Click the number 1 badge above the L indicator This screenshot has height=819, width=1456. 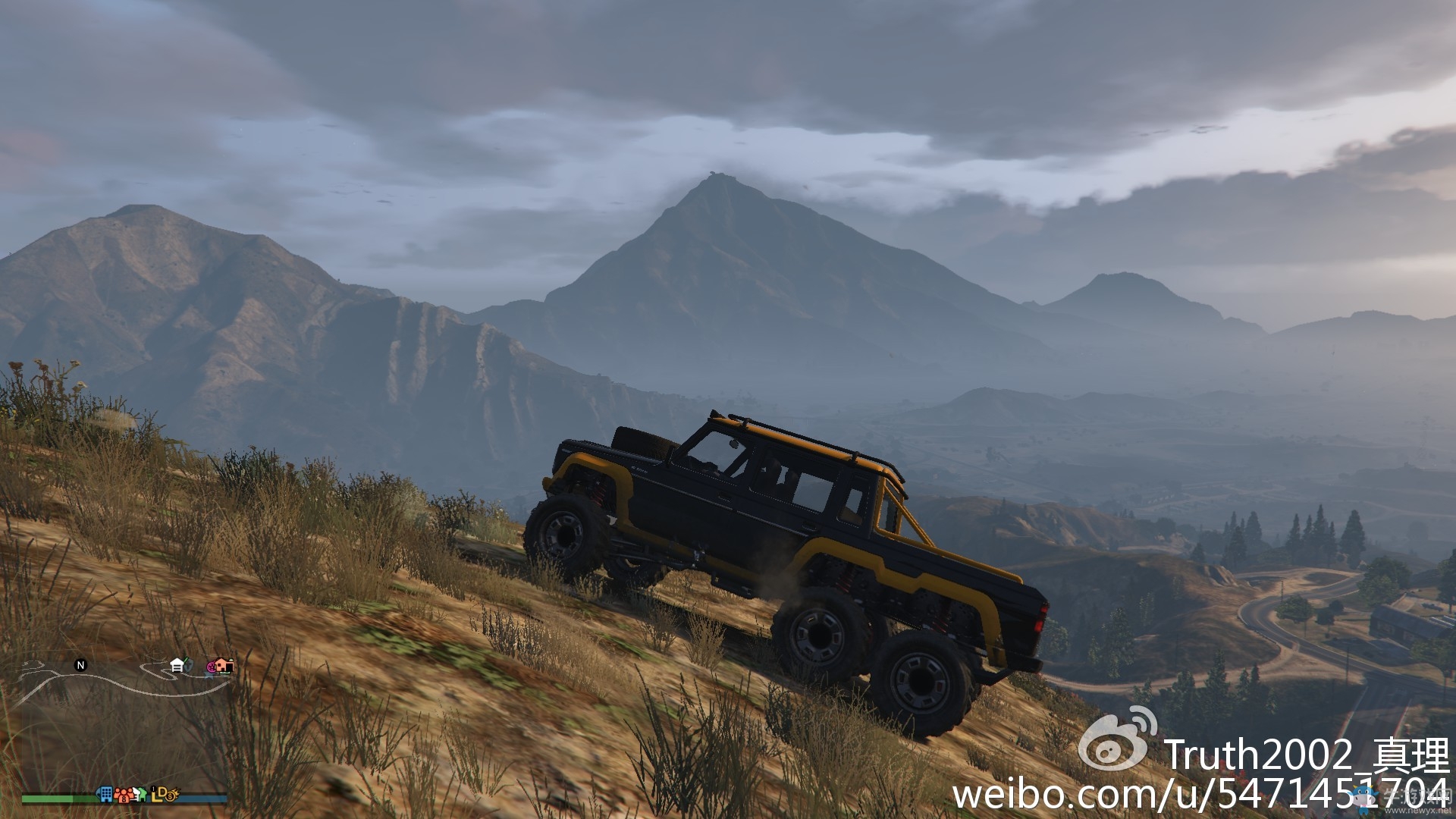[154, 789]
